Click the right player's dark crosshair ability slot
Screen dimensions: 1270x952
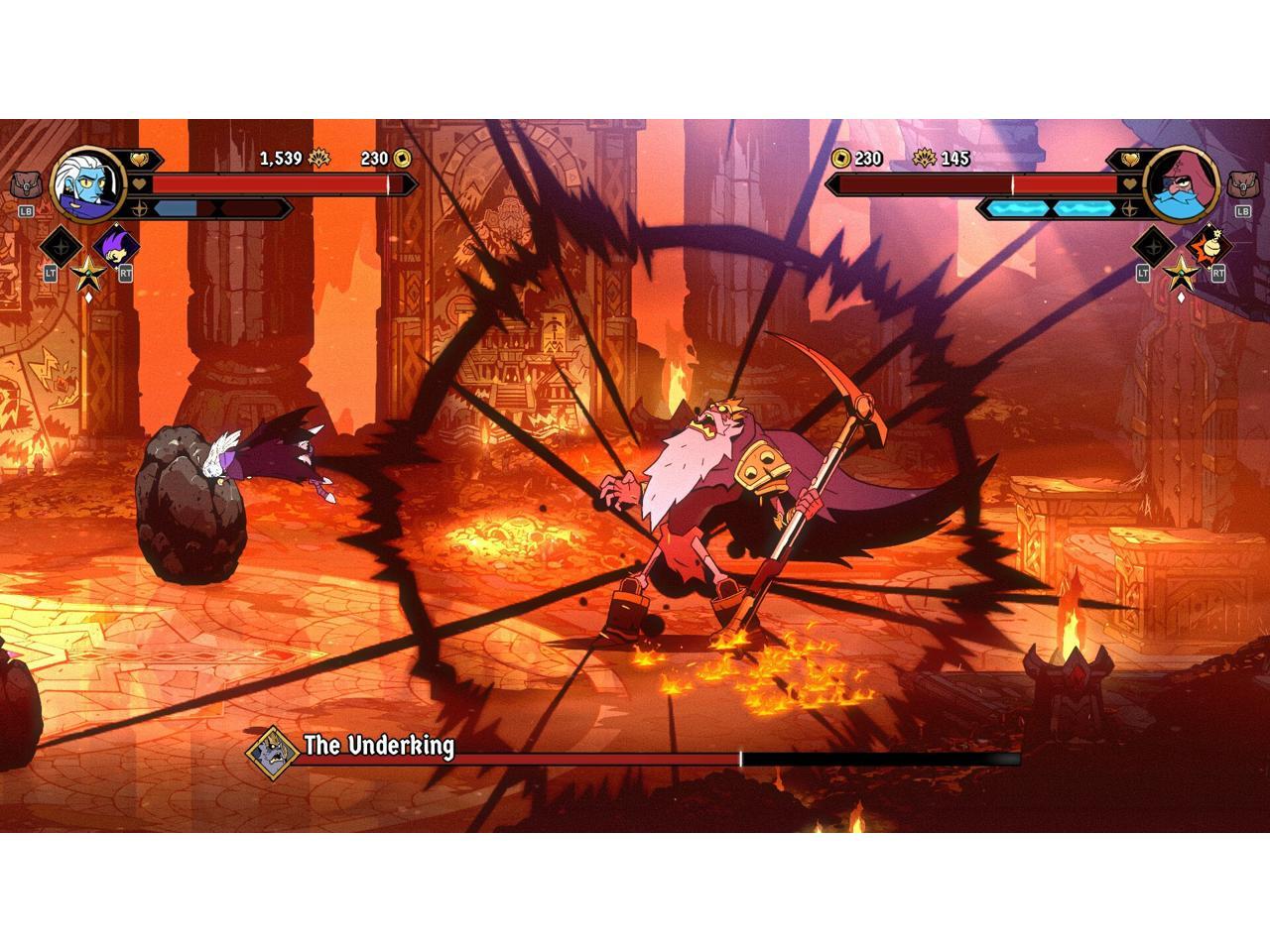pos(1153,246)
